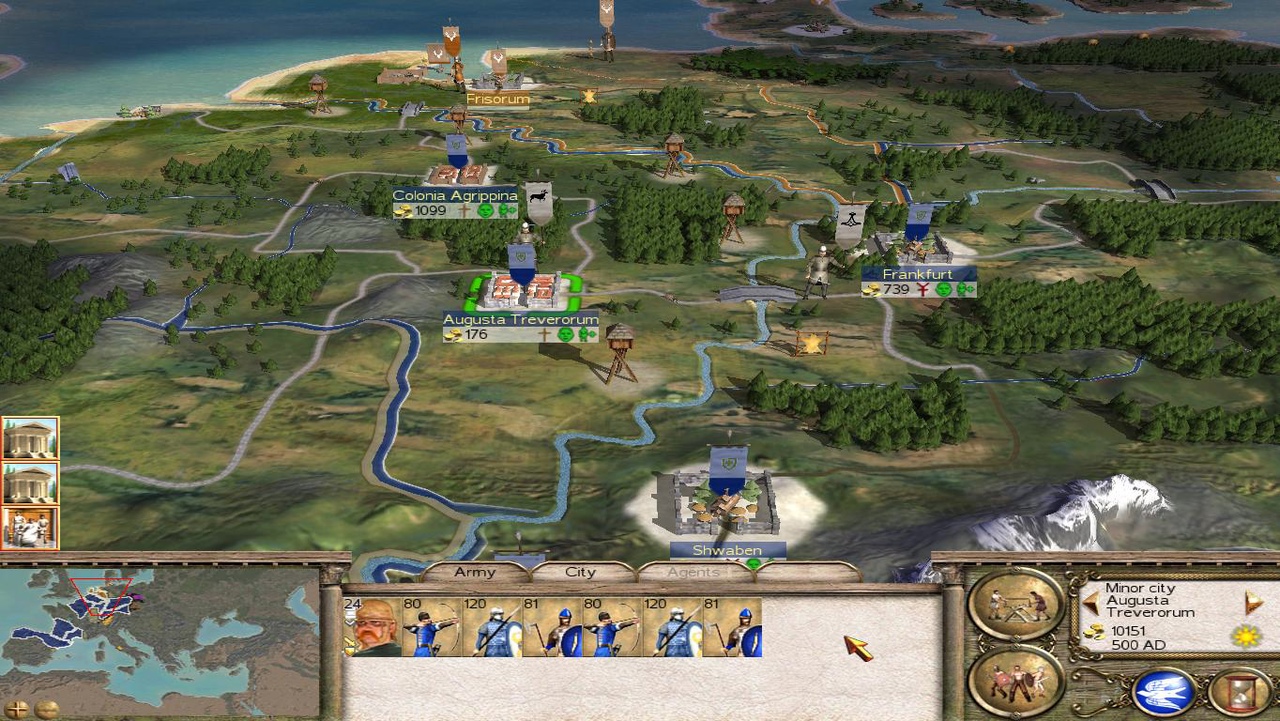Zoom out the minimap with minus button
The height and width of the screenshot is (721, 1280).
(x=46, y=709)
